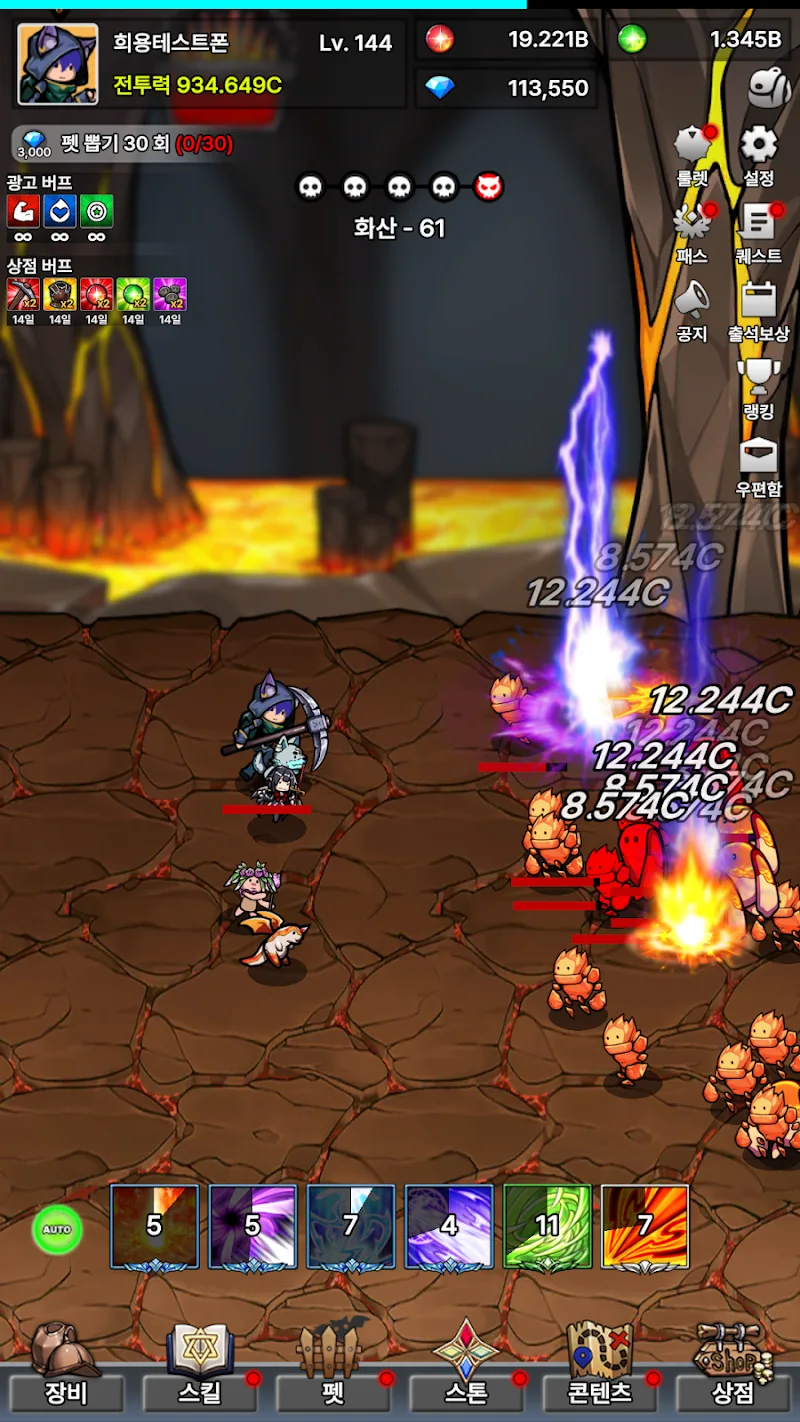Screen dimensions: 800x1422
Task: Show the 퀘스트 quest list
Action: point(759,230)
